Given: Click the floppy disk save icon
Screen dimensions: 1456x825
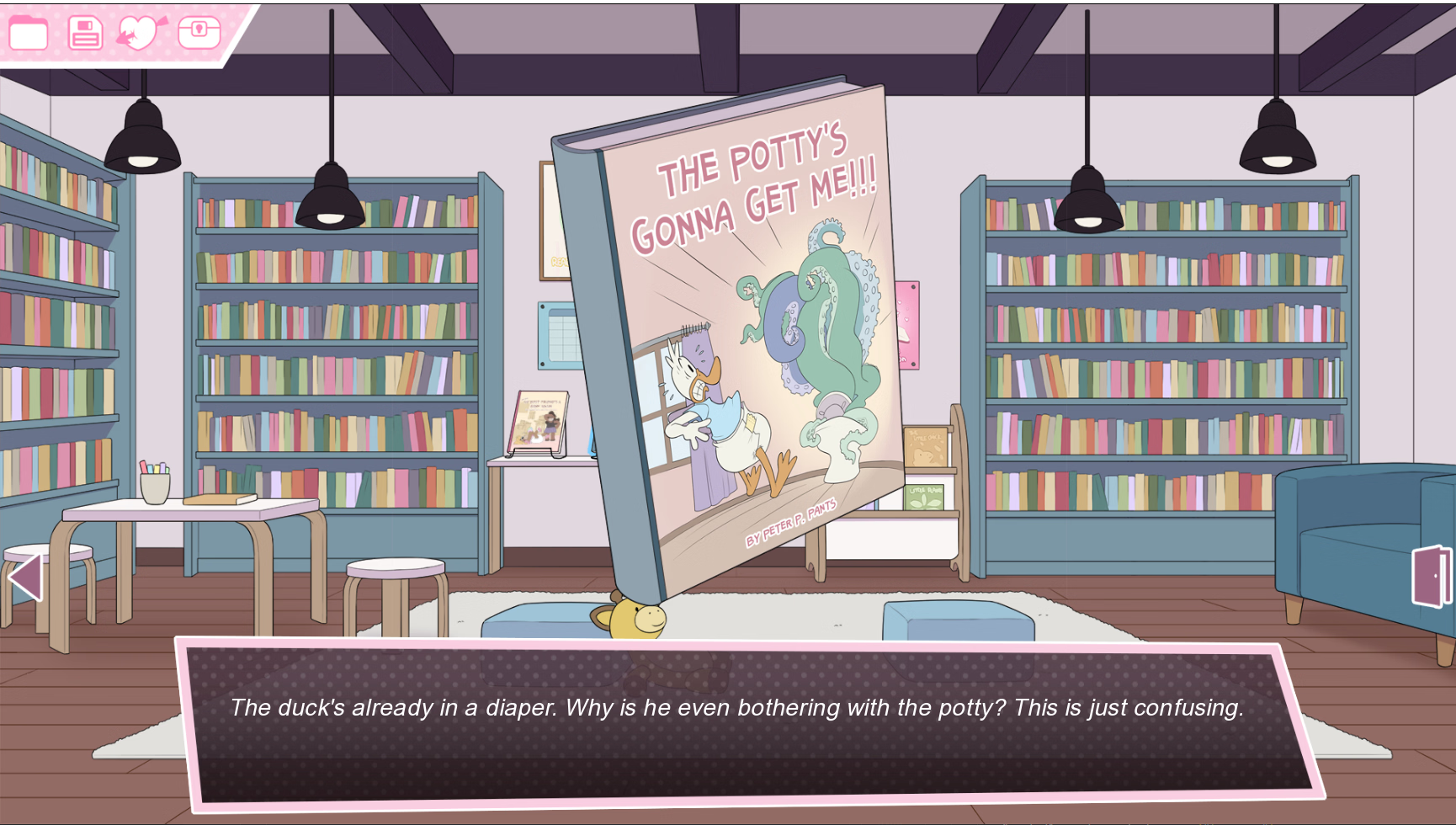Looking at the screenshot, I should (x=85, y=34).
